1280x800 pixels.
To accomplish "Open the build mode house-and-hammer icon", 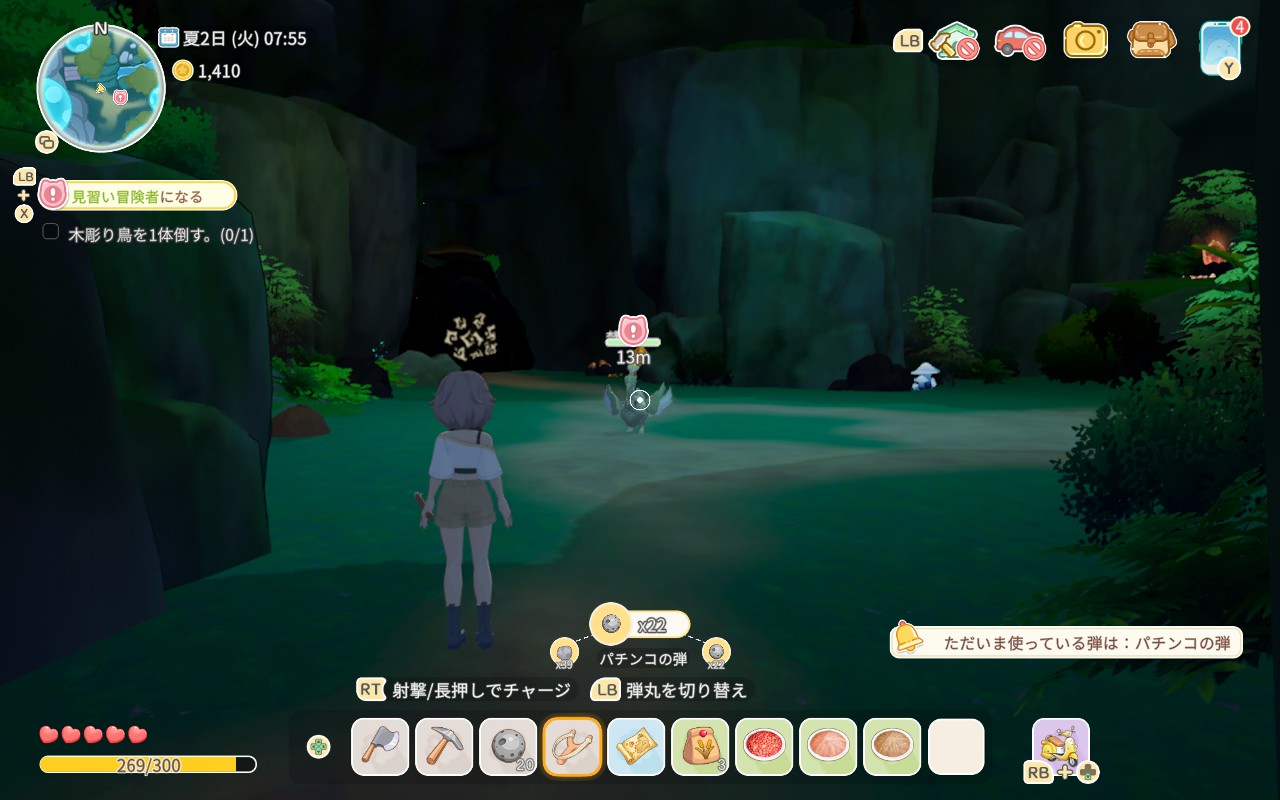I will [x=952, y=41].
